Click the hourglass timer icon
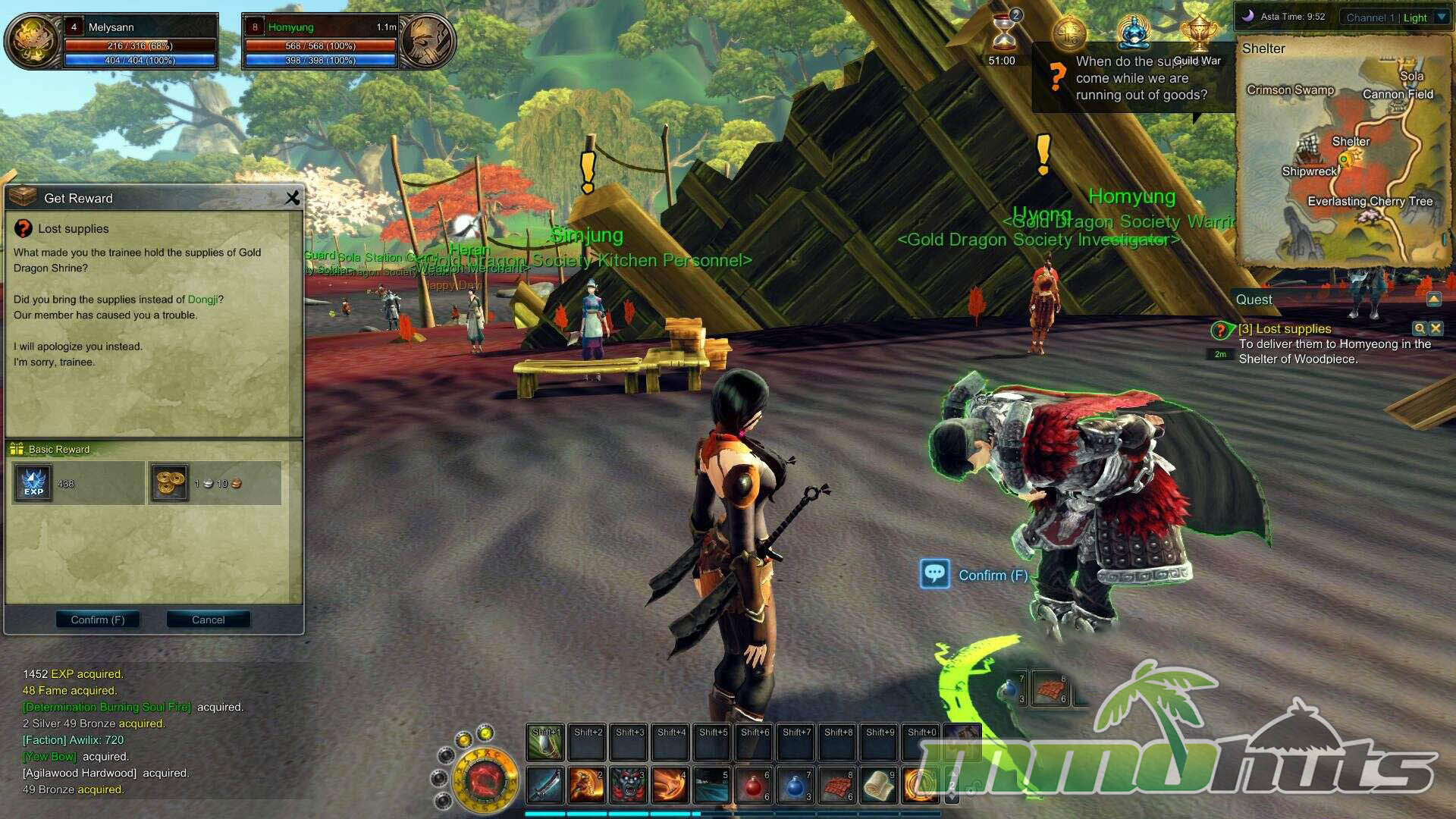The height and width of the screenshot is (819, 1456). [x=1004, y=34]
